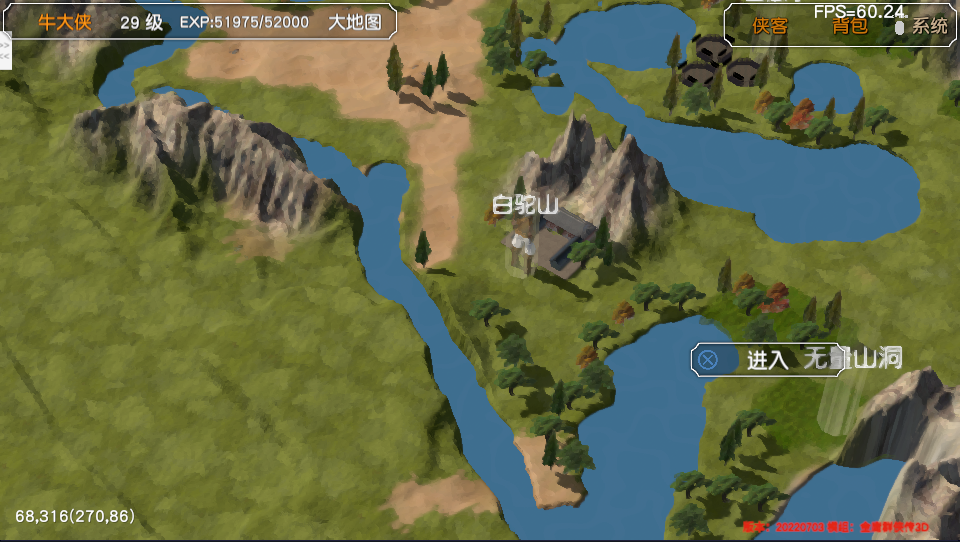Select the 白驼山 map location label
The width and height of the screenshot is (960, 542).
pyautogui.click(x=525, y=206)
